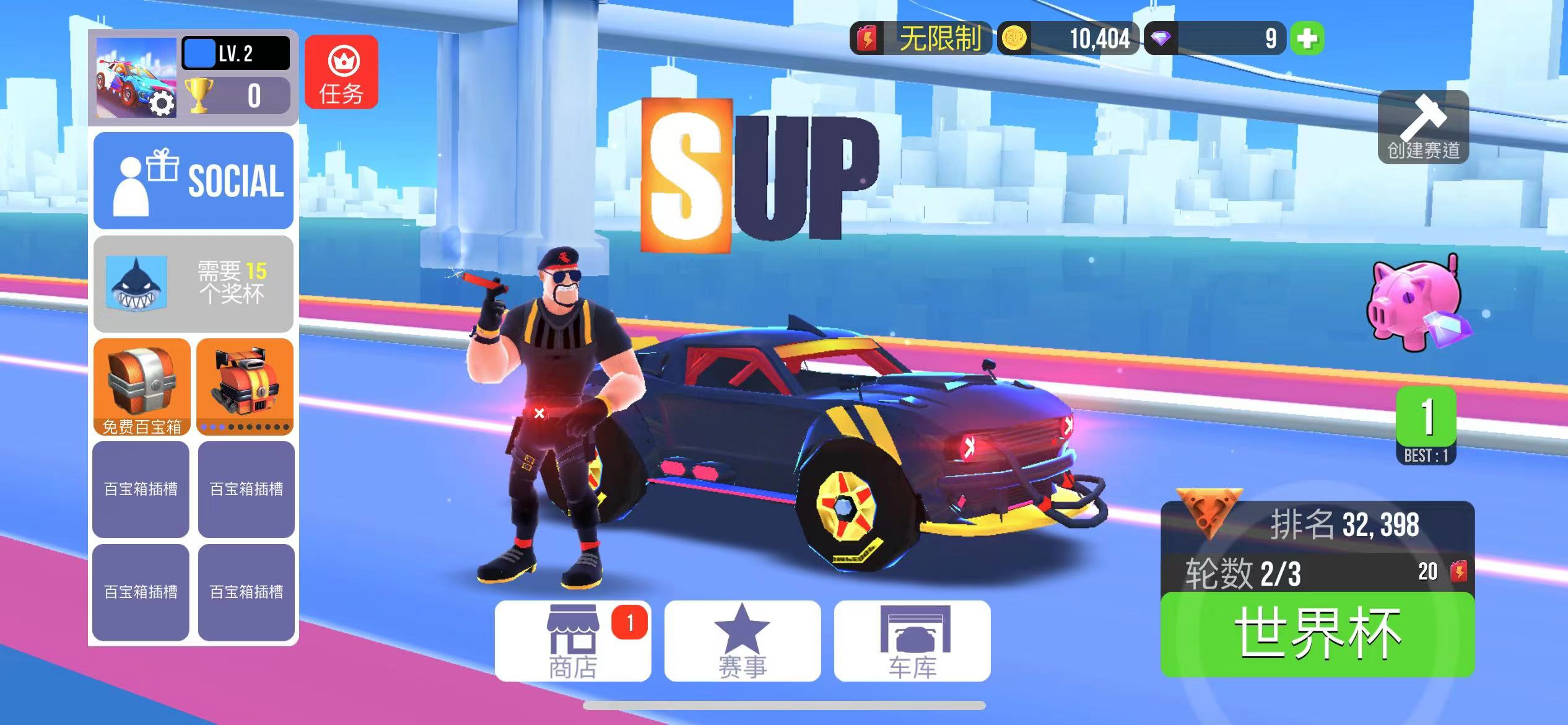Tap the 无限制 unlimited fuel indicator
Screen dimensions: 1568x725
[x=921, y=38]
